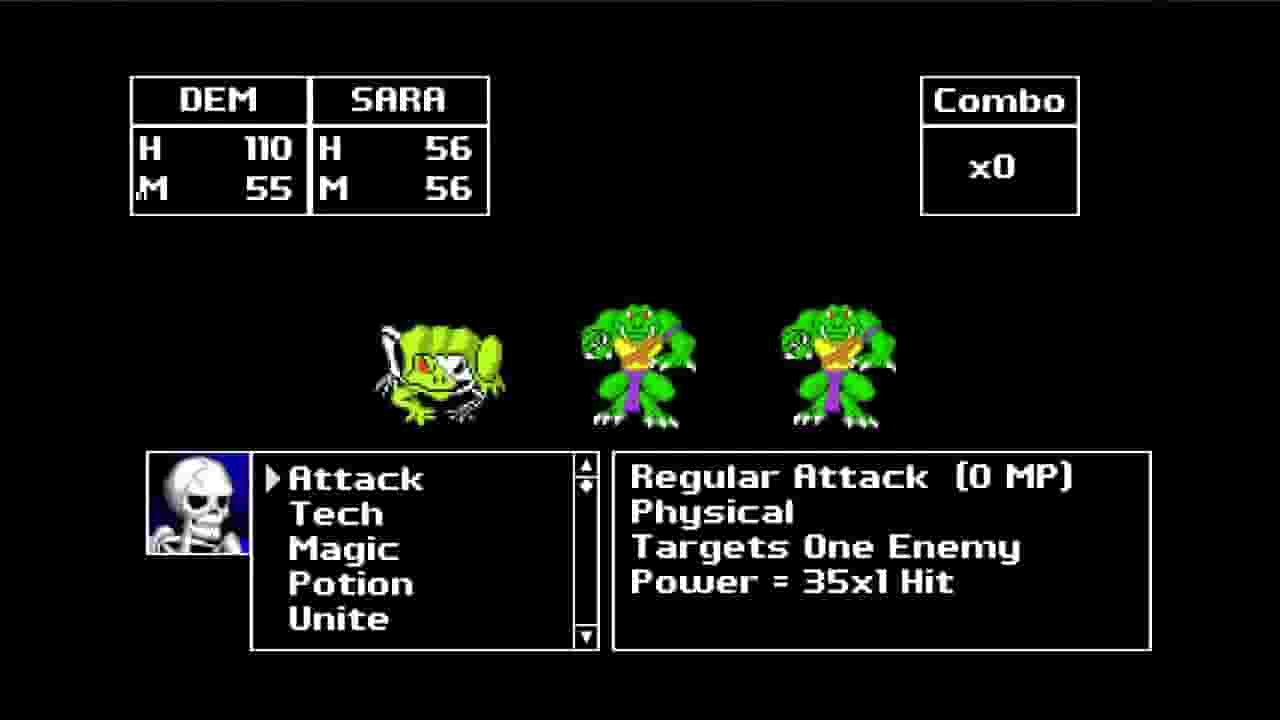Click the cursor arrow beside Attack
Viewport: 1280px width, 720px height.
click(x=272, y=479)
